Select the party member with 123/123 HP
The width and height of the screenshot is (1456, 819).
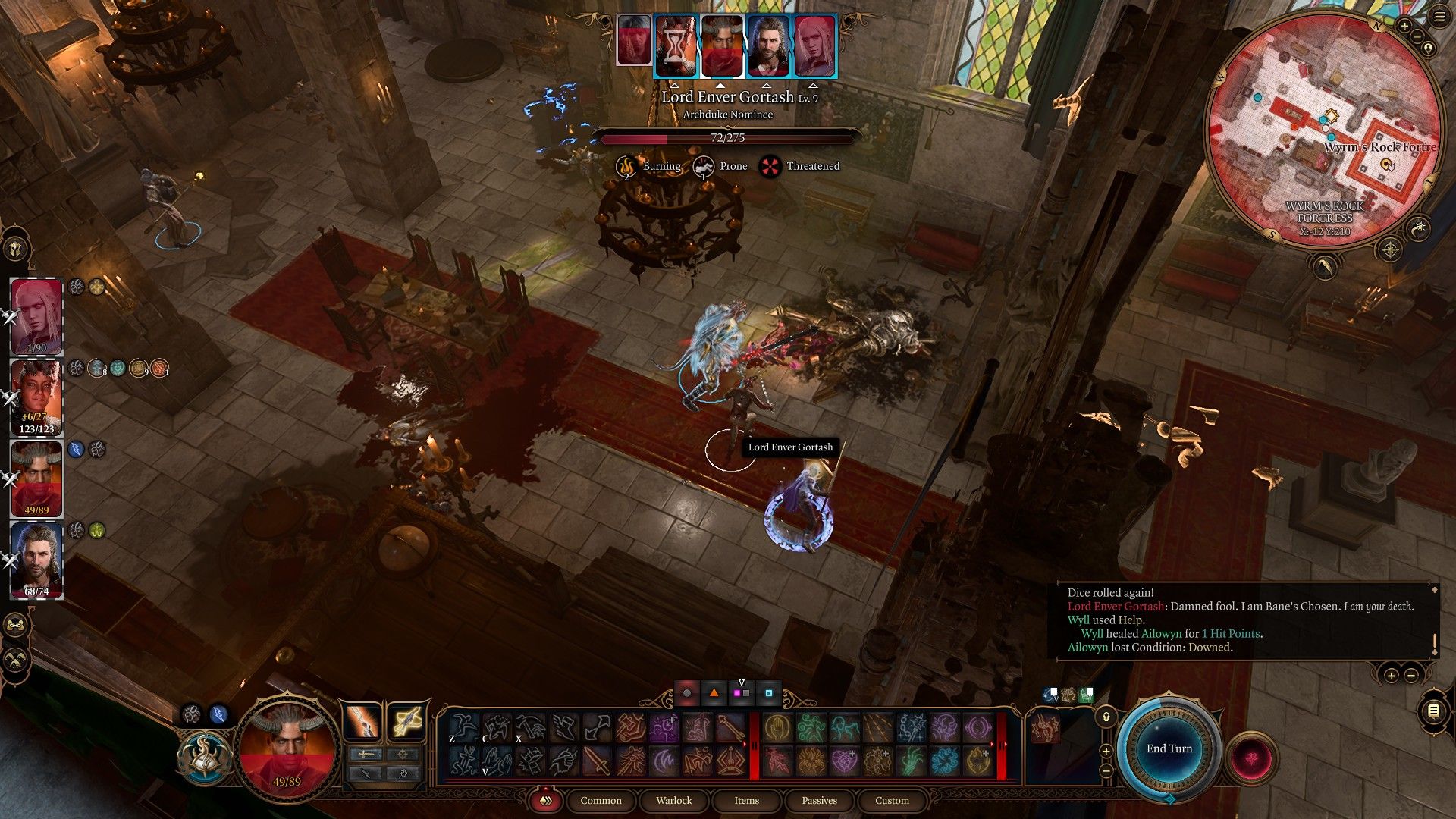coord(36,396)
